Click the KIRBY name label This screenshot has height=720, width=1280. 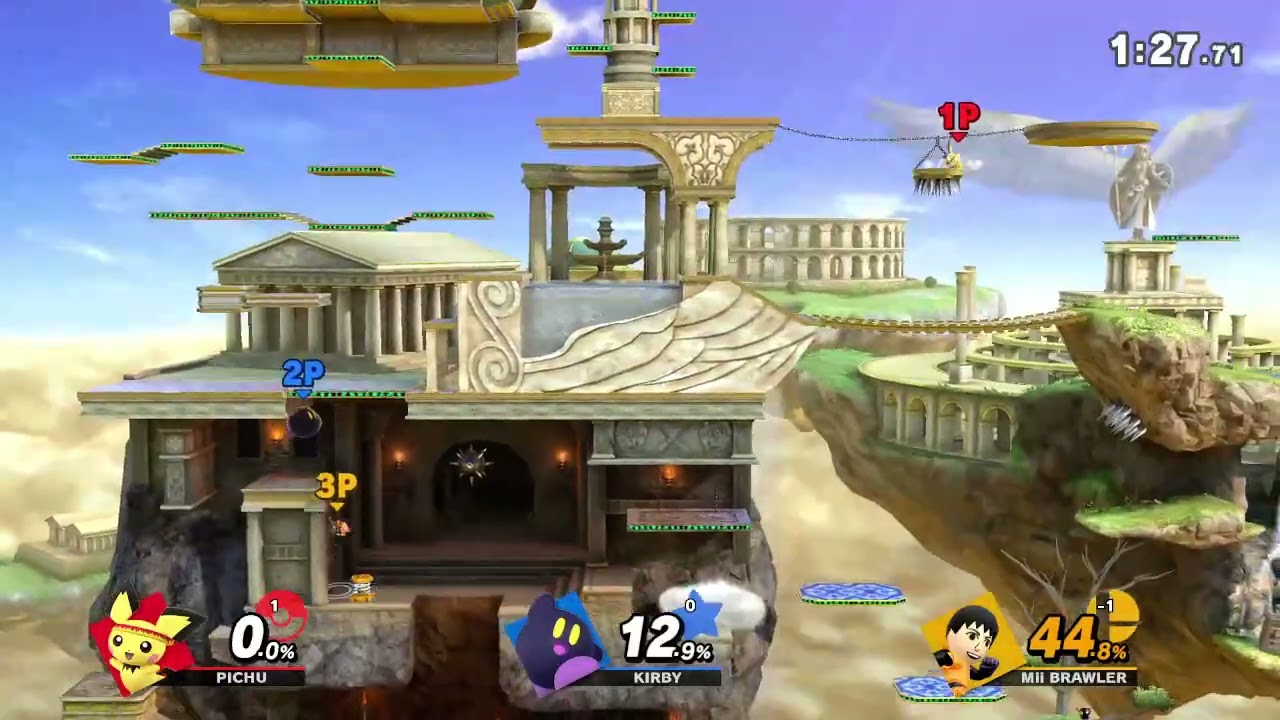tap(661, 679)
